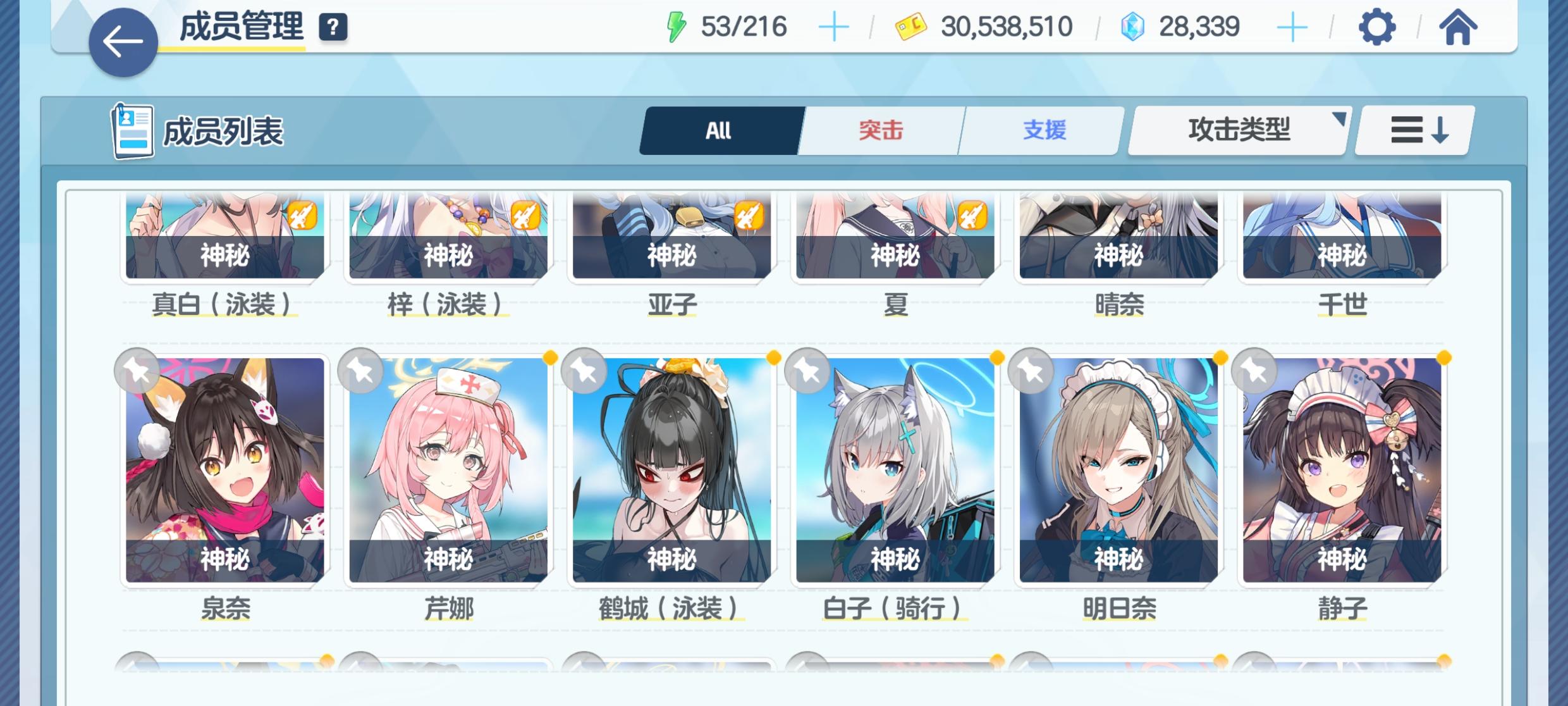Open the sort order icon
Screen dimensions: 1568x706
coord(1412,130)
